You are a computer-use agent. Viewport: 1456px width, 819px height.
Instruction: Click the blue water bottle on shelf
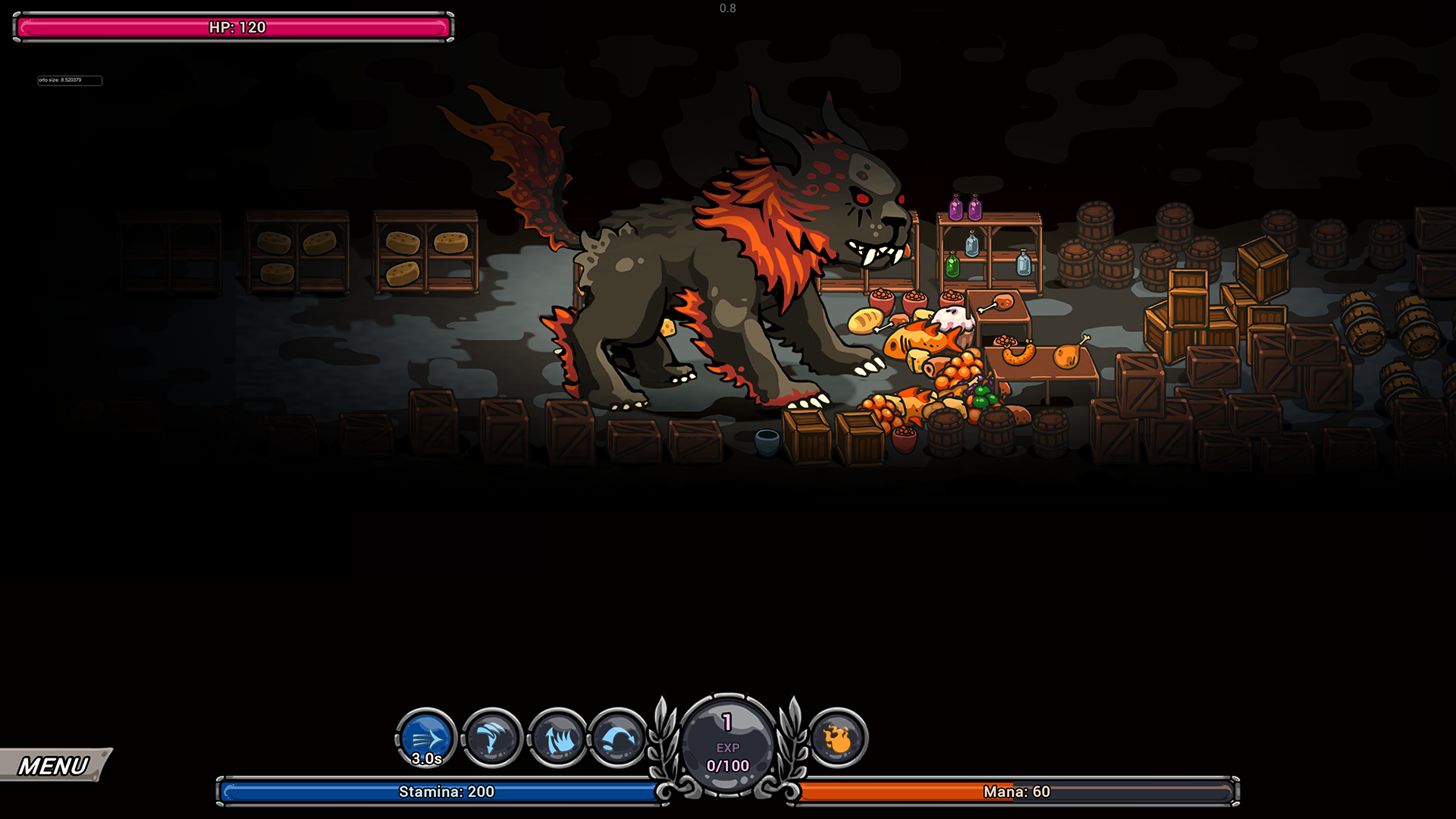tap(971, 245)
